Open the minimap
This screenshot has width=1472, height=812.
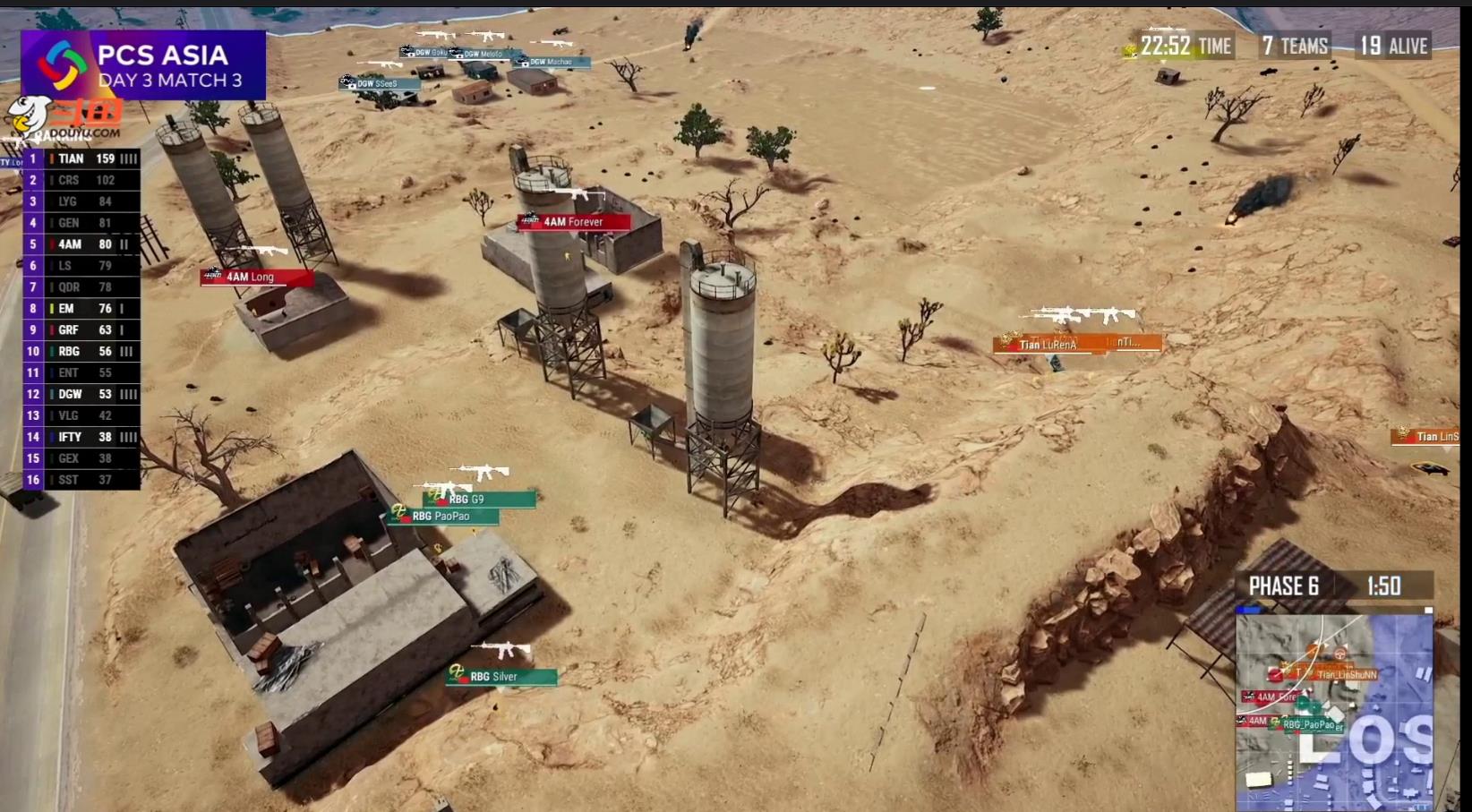point(1334,711)
